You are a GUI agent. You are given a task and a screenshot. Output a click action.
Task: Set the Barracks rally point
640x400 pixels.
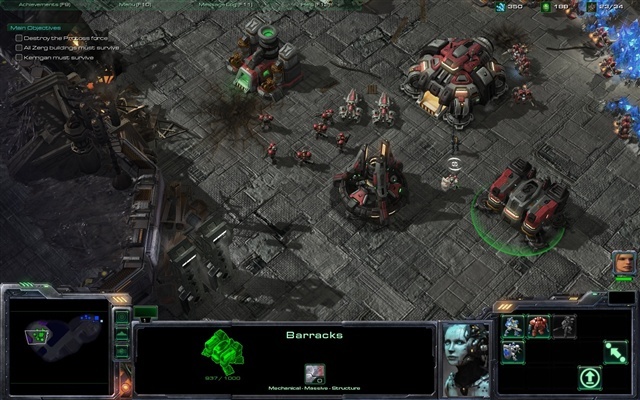point(617,350)
